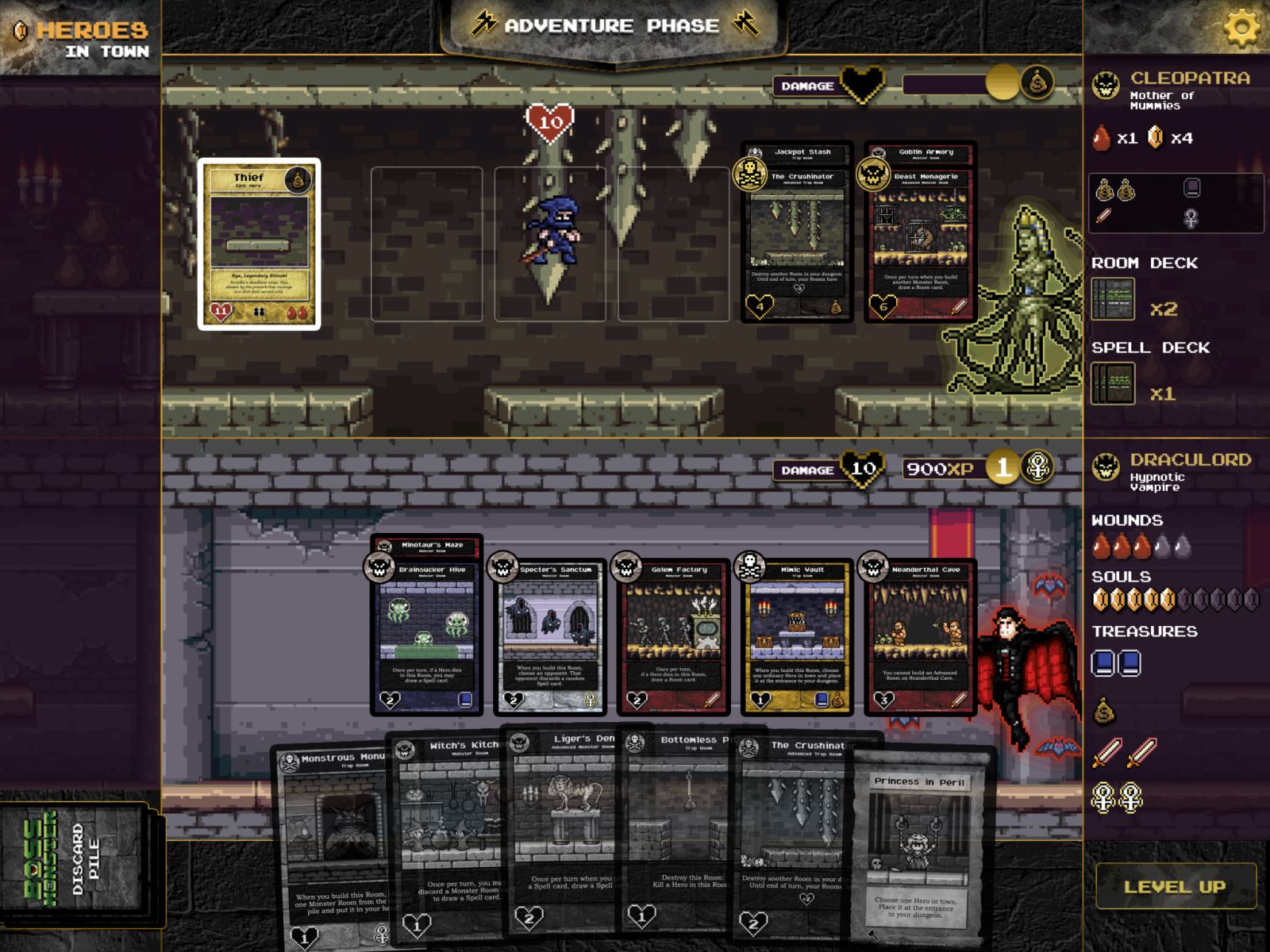
Task: Open the settings gear menu
Action: click(1241, 28)
